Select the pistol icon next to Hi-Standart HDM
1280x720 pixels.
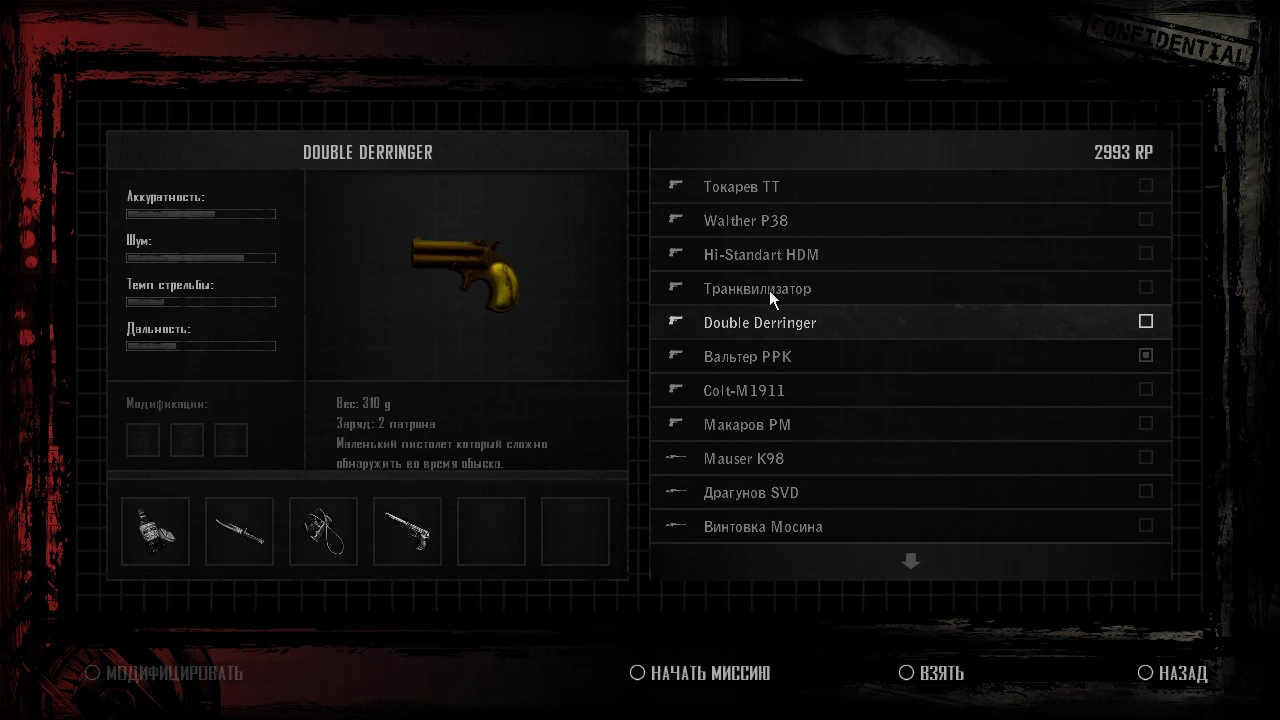click(675, 253)
